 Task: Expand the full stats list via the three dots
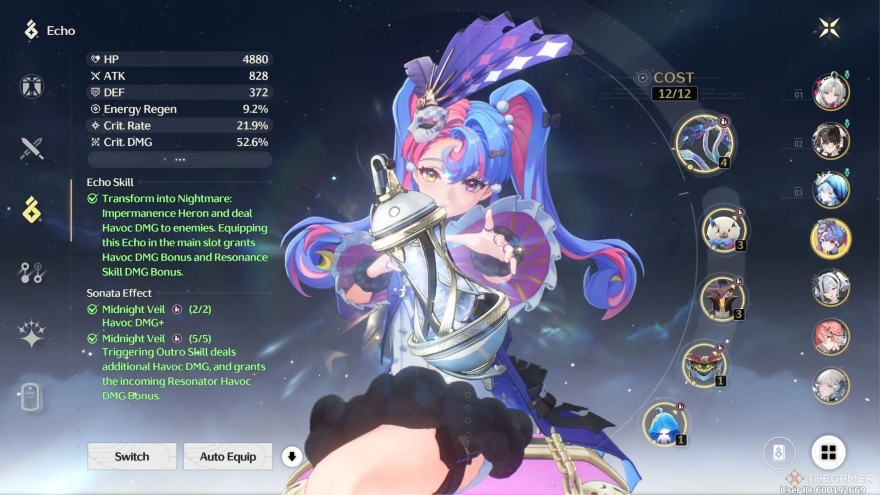point(180,159)
